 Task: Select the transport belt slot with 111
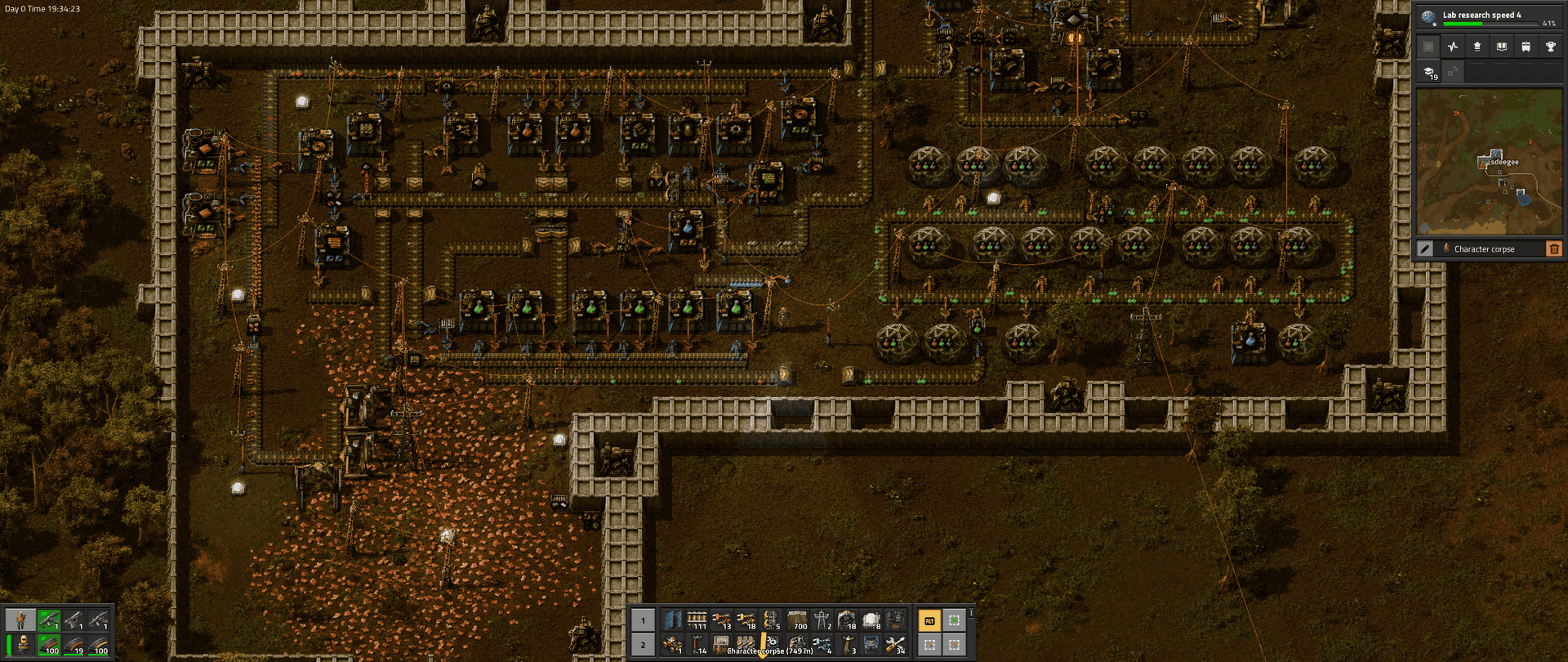[x=697, y=620]
